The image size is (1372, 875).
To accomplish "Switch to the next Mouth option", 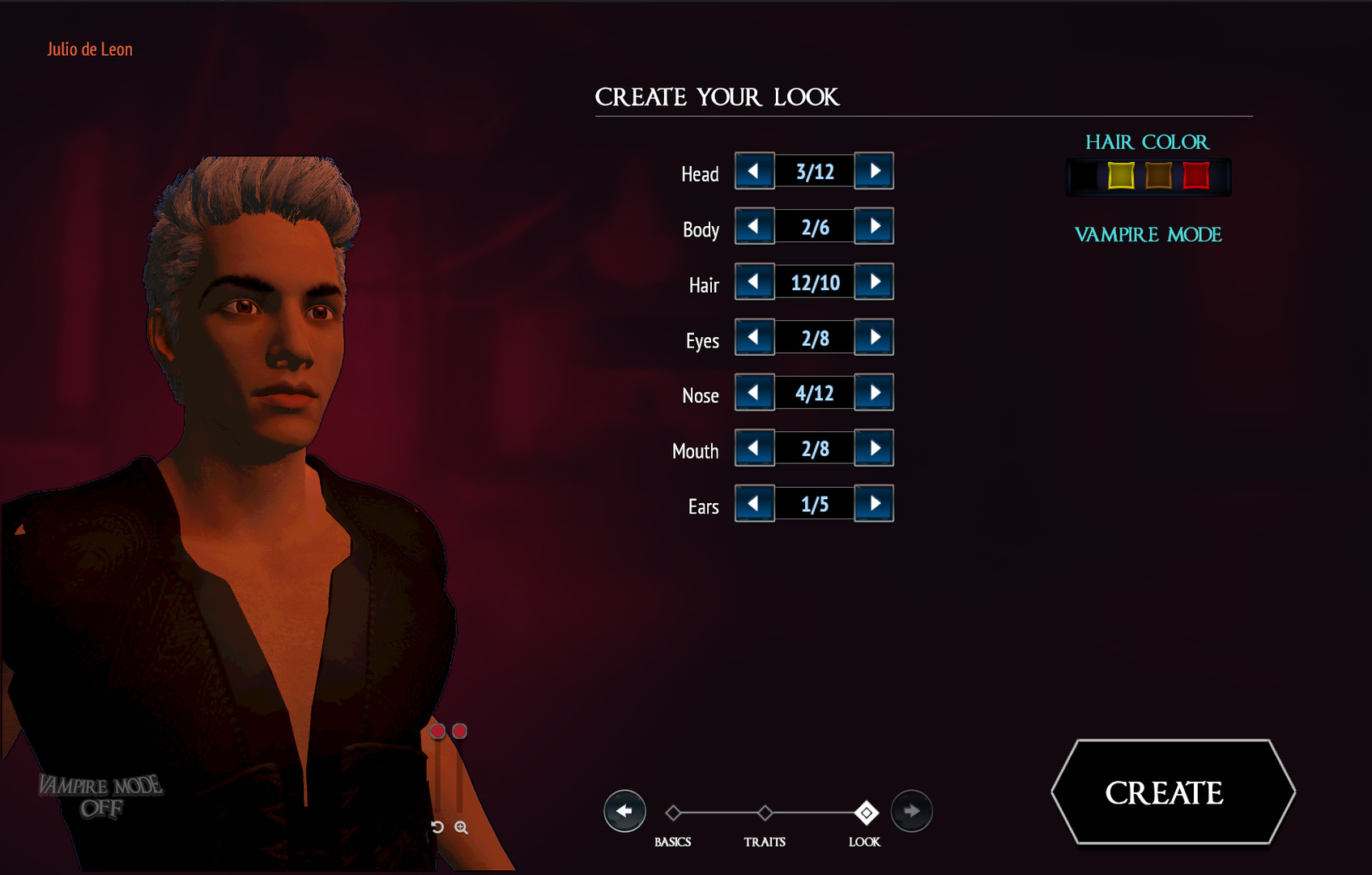I will point(874,447).
